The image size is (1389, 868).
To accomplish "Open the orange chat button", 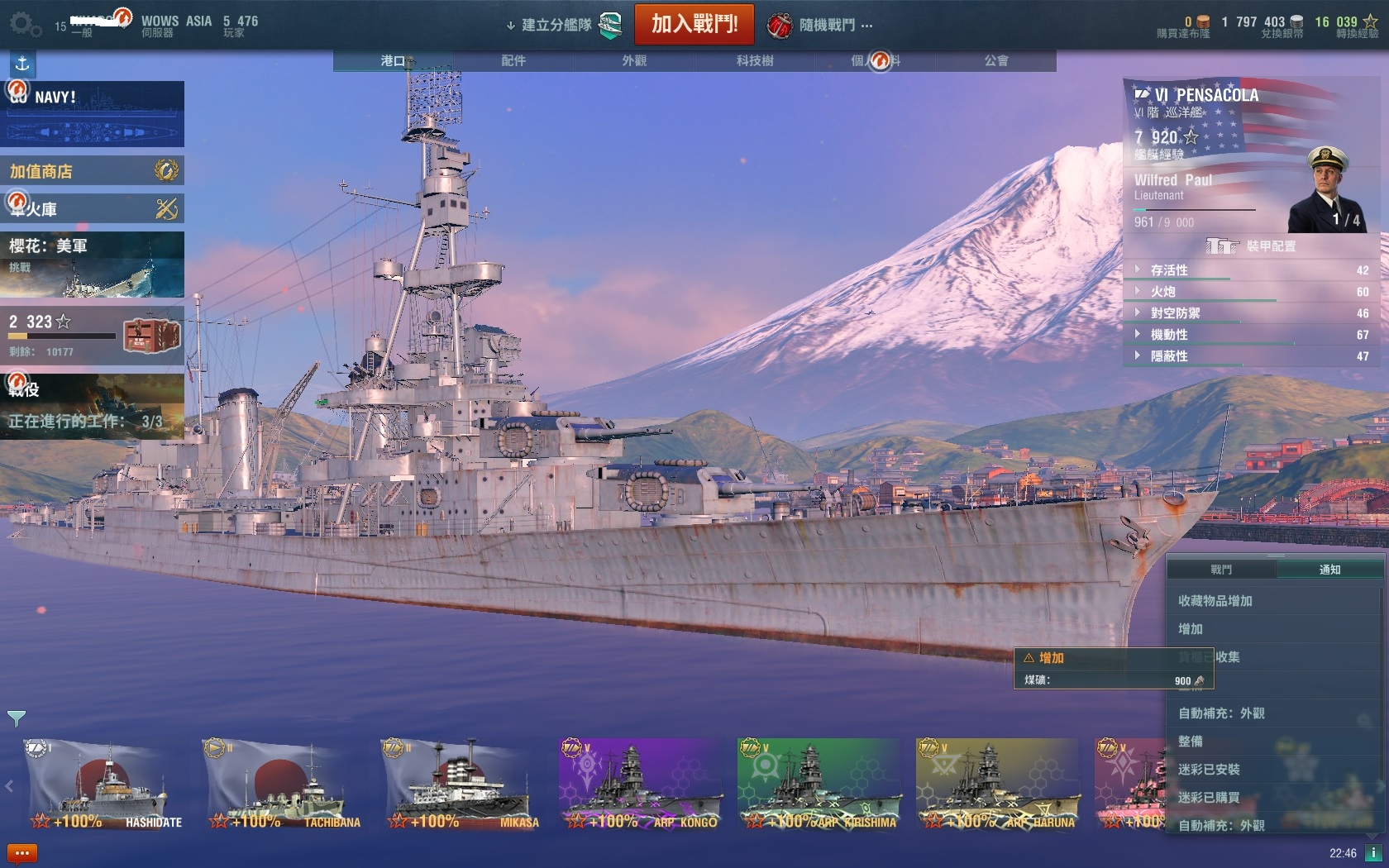I will 22,853.
